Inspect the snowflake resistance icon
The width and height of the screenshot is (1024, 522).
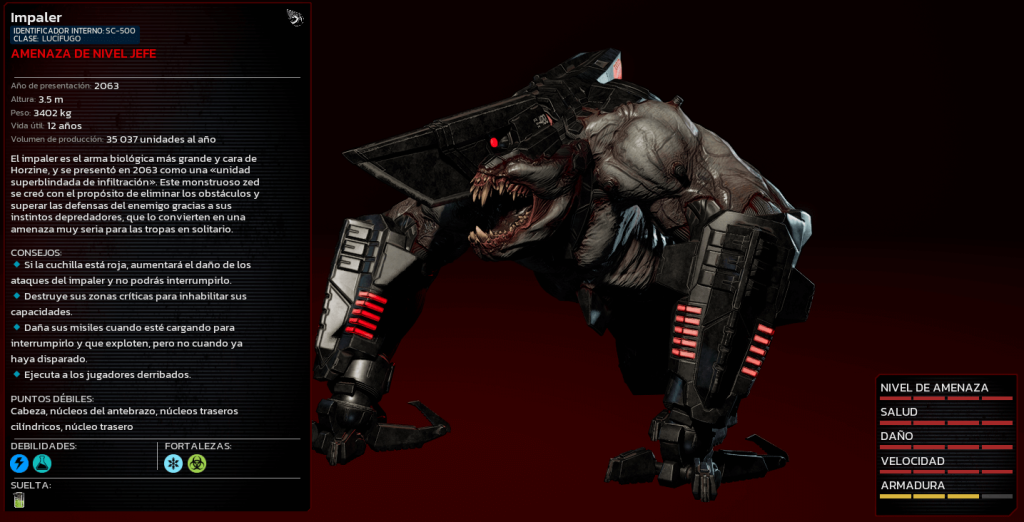[x=173, y=463]
